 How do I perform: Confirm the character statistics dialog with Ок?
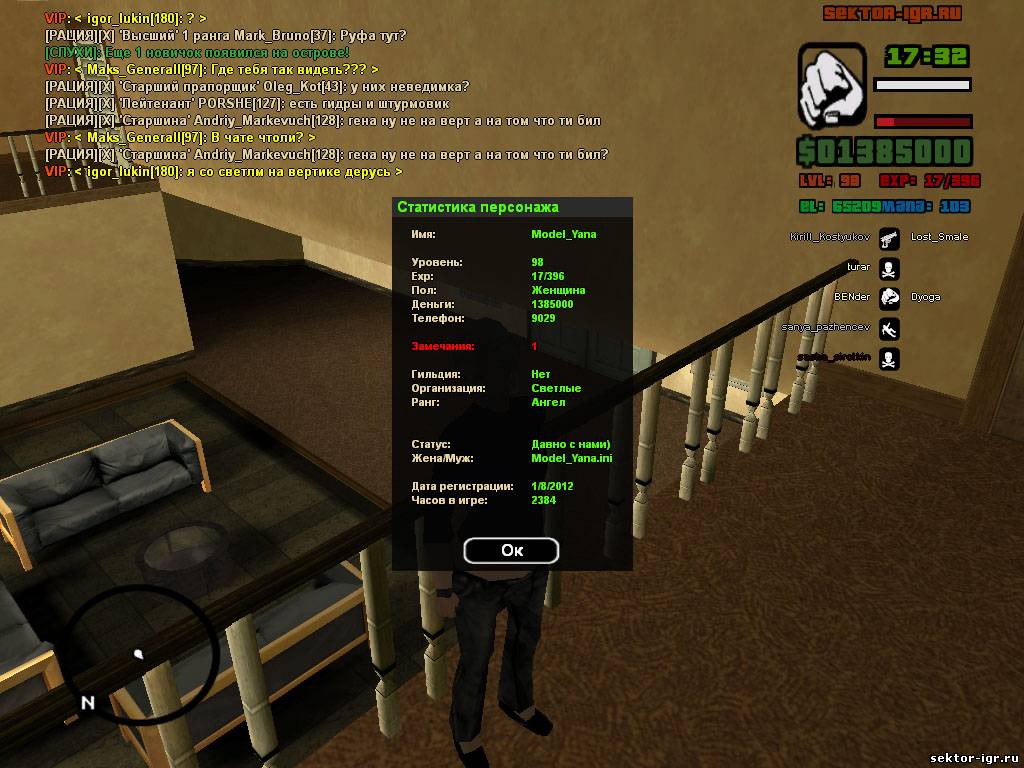click(x=511, y=550)
